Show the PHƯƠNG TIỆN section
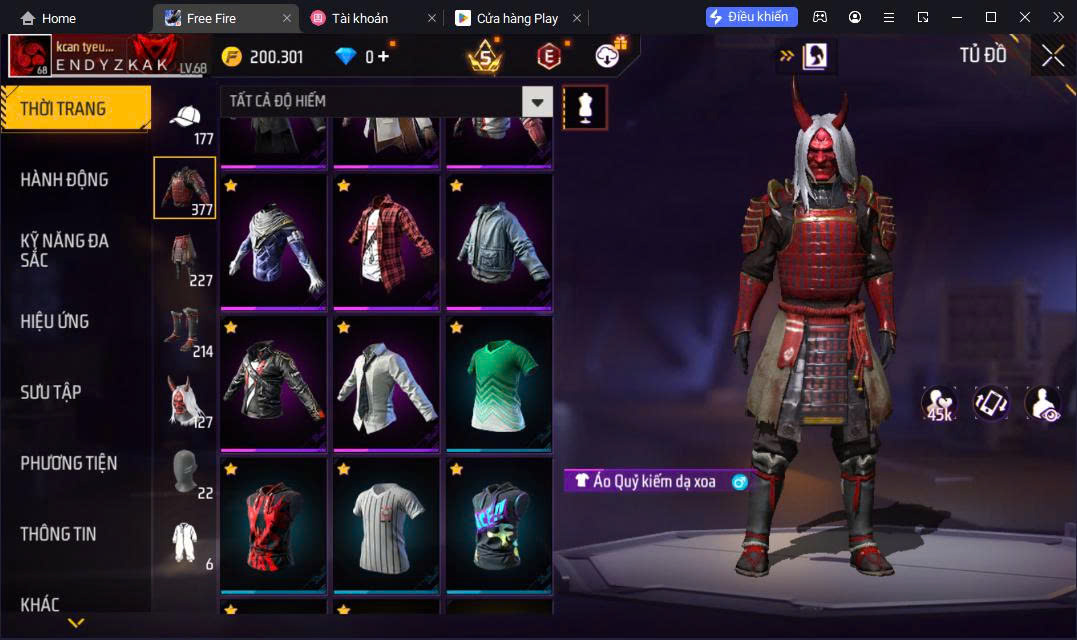Screen dimensions: 1077x640 point(68,463)
